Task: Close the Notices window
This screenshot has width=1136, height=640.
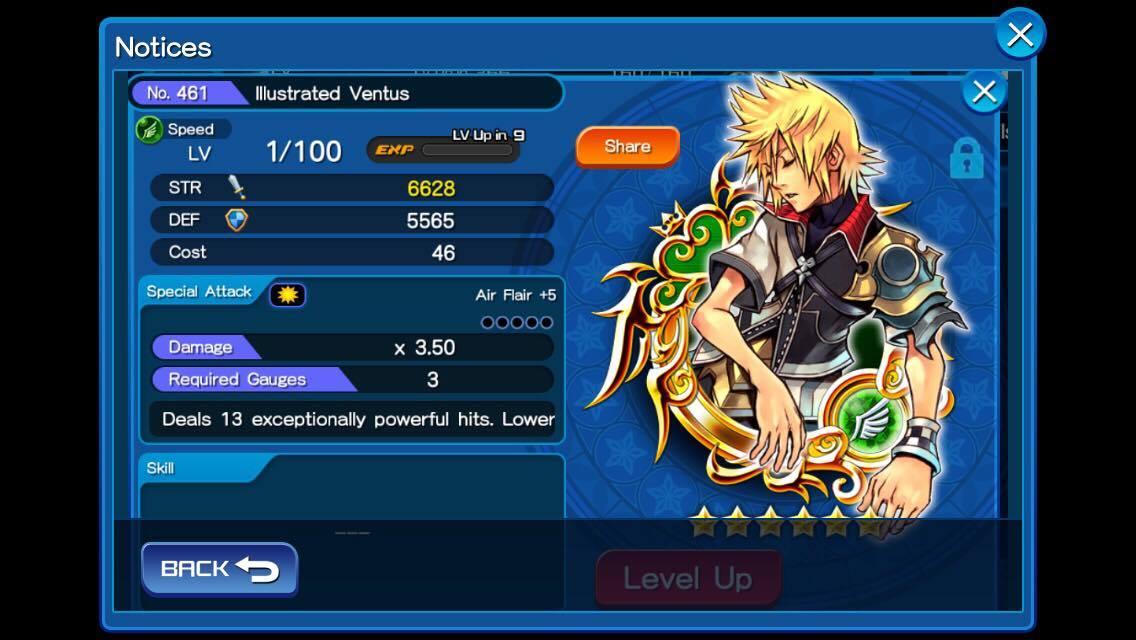Action: (x=1020, y=35)
